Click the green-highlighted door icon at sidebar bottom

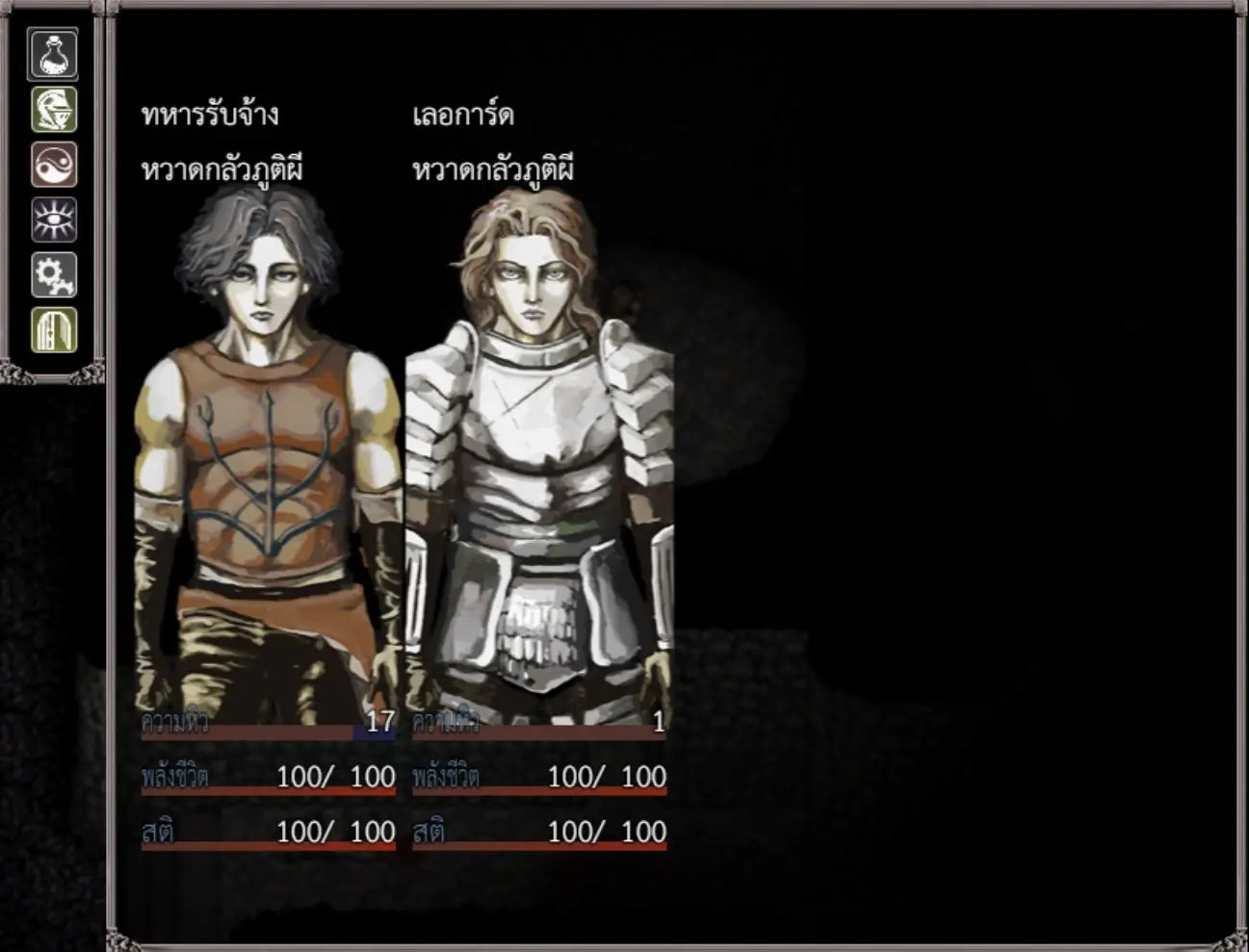click(x=52, y=328)
